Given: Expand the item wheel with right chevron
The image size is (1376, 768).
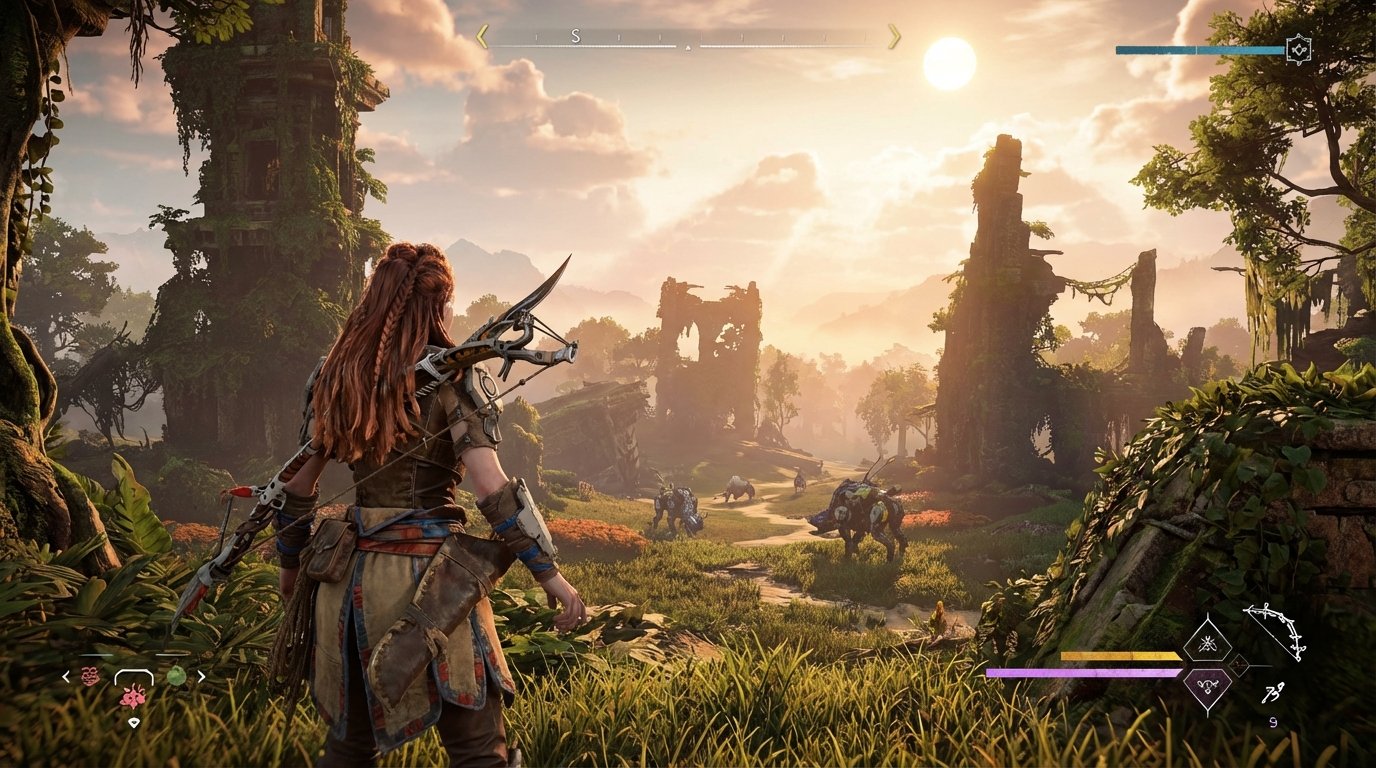Looking at the screenshot, I should point(199,675).
